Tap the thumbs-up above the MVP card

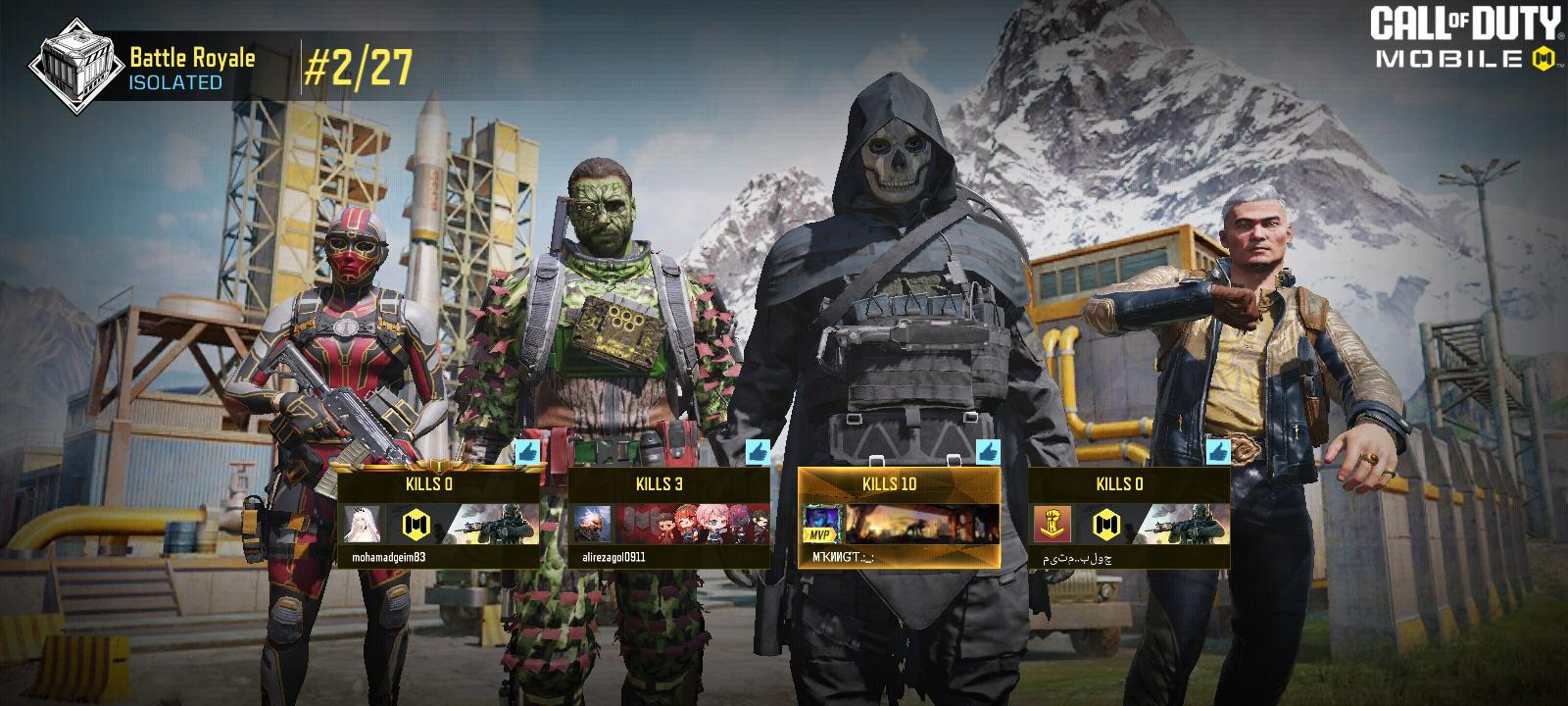(987, 453)
